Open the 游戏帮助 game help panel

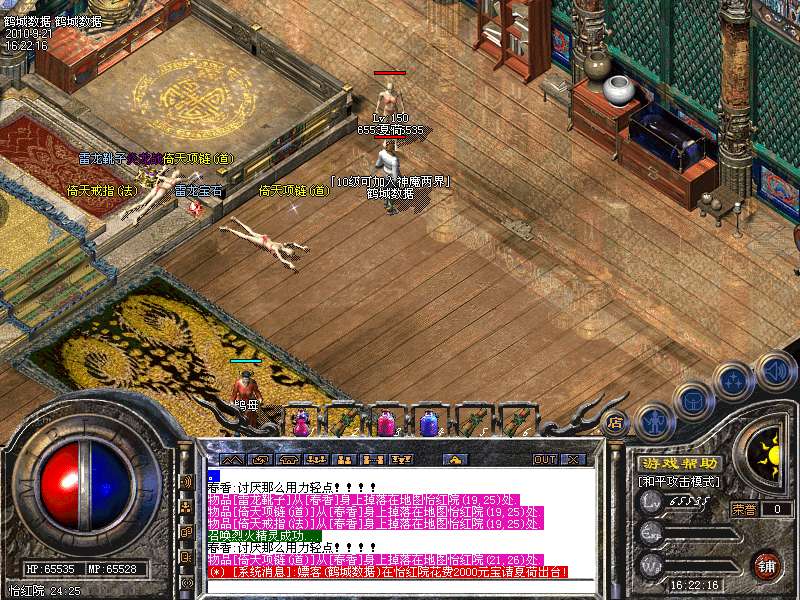click(x=681, y=463)
